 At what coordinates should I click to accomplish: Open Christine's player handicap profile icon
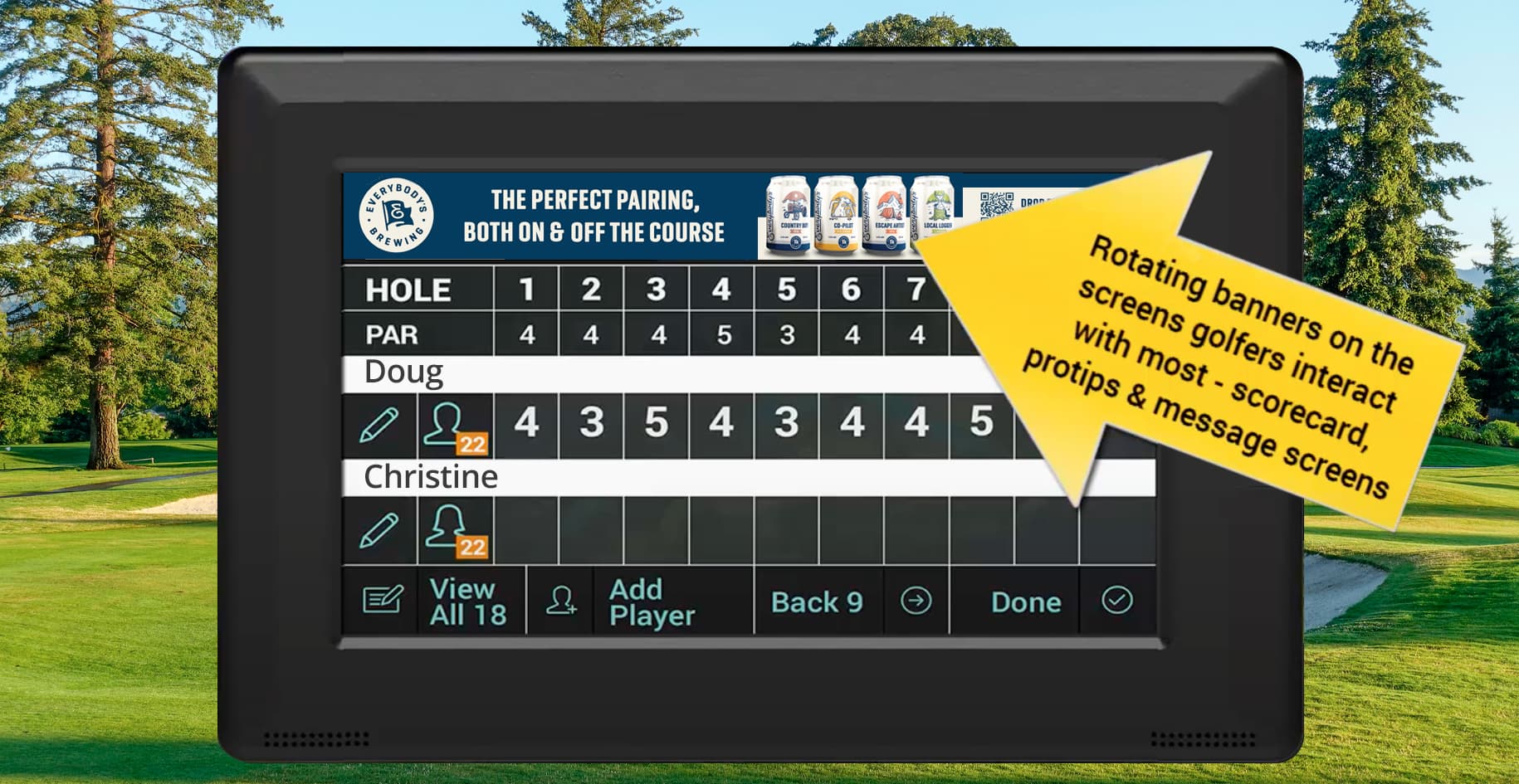(455, 531)
